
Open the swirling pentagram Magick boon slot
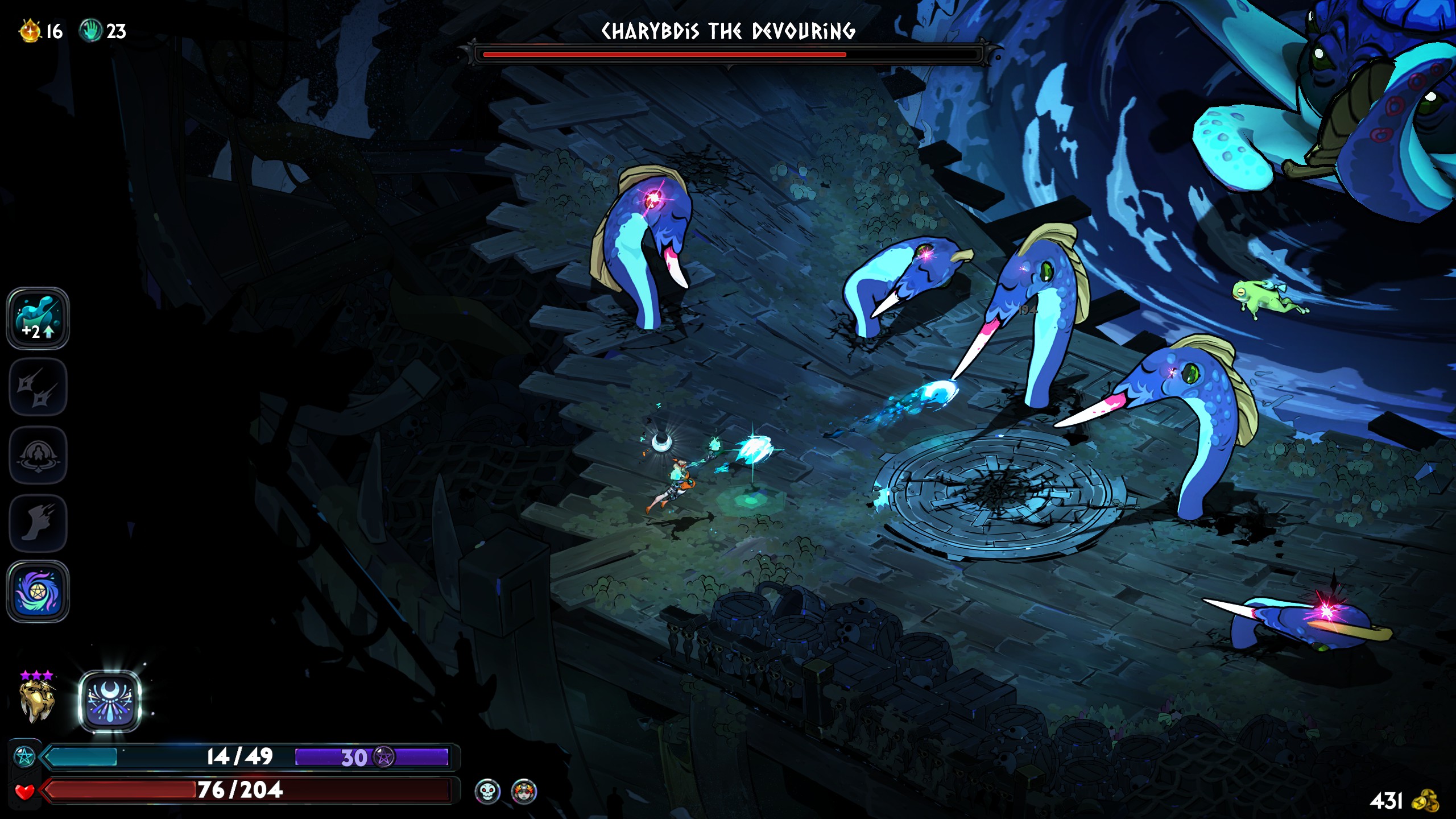pyautogui.click(x=38, y=591)
